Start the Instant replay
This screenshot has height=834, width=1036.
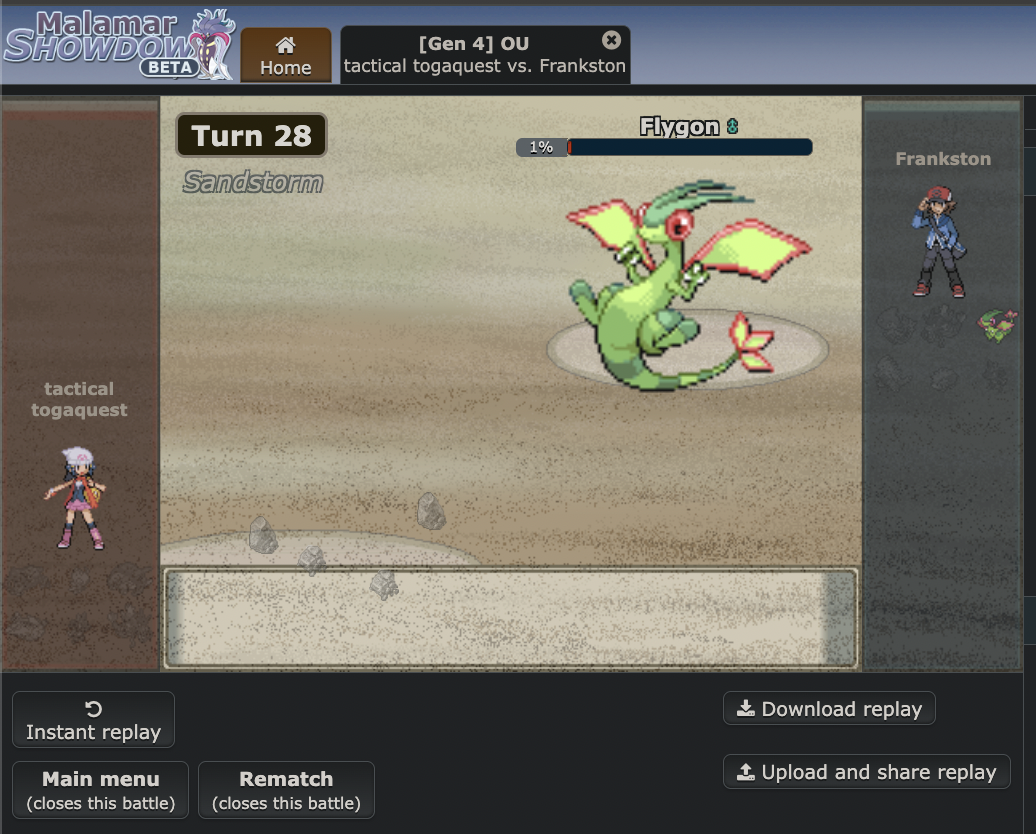coord(93,720)
